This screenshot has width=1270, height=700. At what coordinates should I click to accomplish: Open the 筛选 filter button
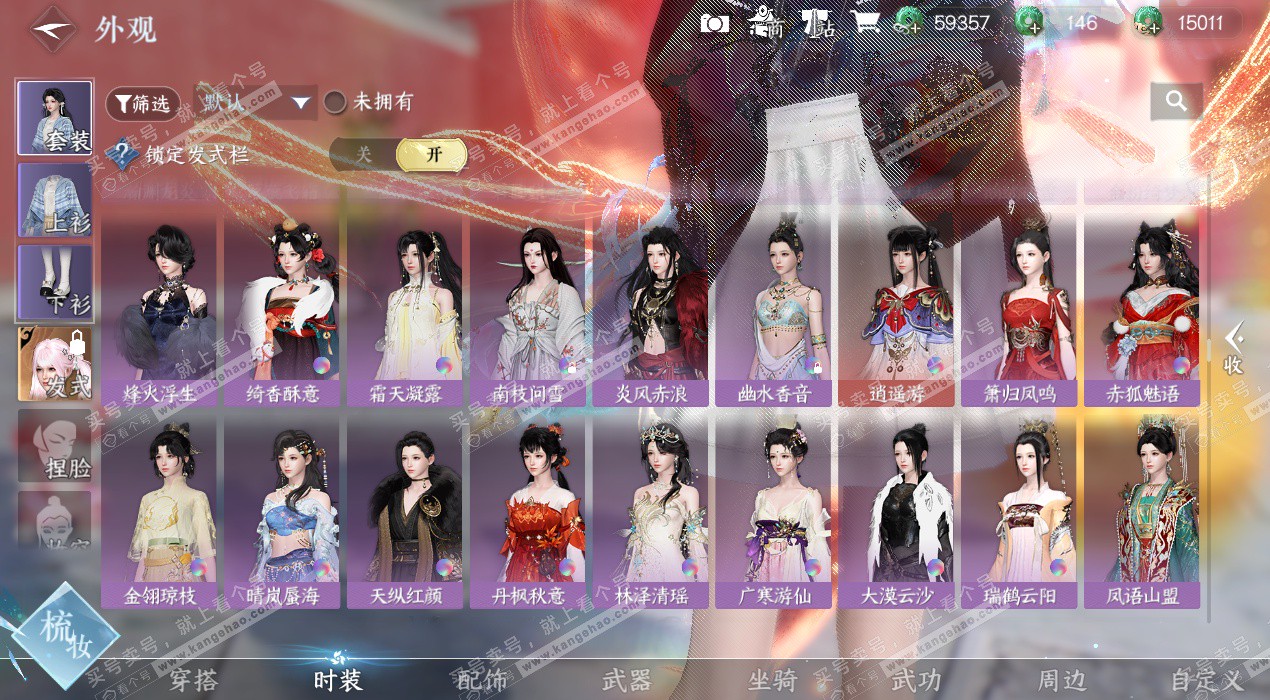point(142,103)
